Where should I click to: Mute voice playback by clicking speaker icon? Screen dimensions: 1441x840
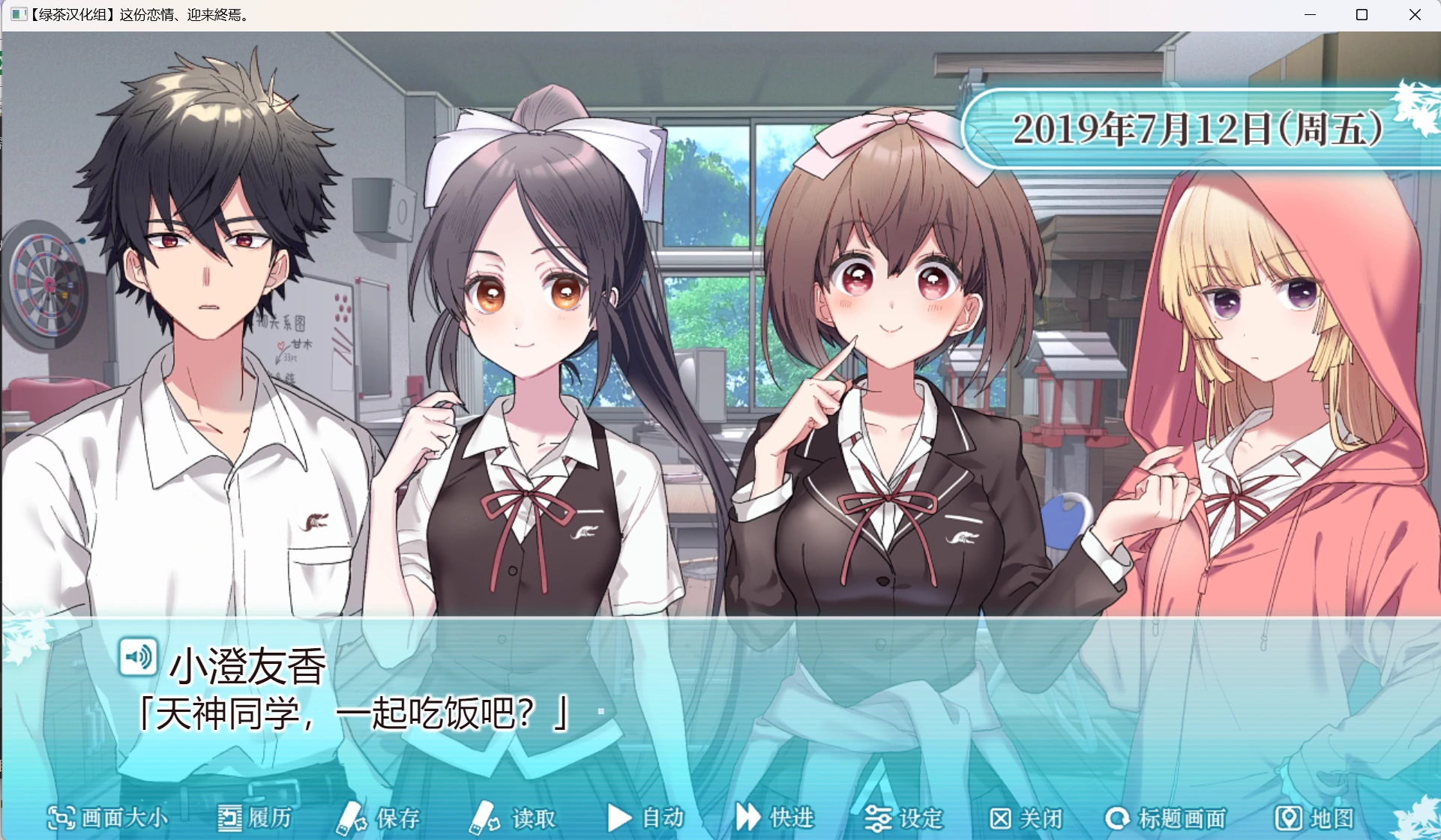[x=139, y=657]
